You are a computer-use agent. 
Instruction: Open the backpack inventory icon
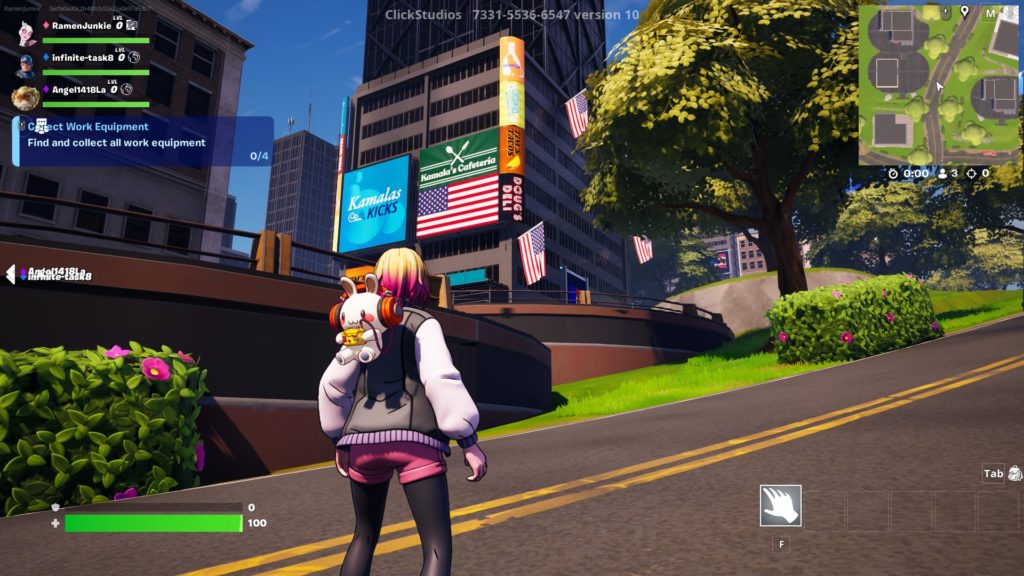point(1015,474)
